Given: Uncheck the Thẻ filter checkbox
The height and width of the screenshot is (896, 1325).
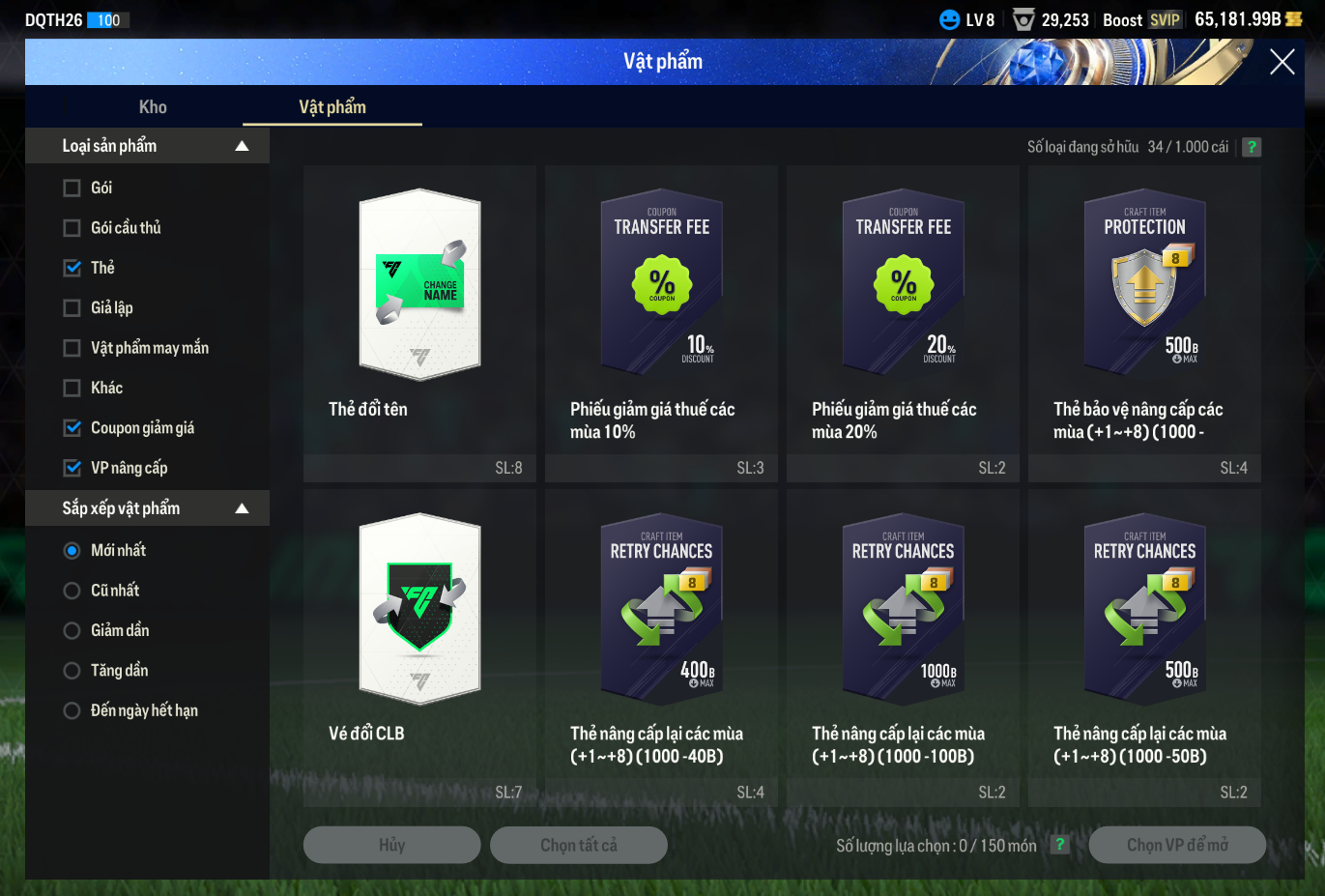Looking at the screenshot, I should pyautogui.click(x=72, y=268).
